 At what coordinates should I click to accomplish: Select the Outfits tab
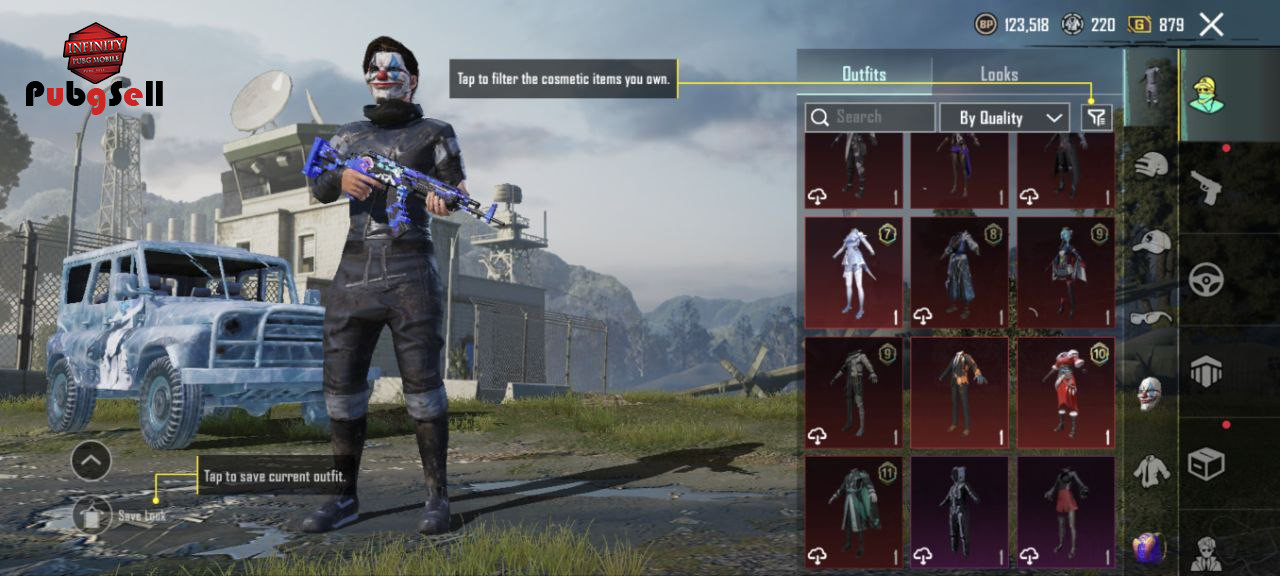point(864,74)
